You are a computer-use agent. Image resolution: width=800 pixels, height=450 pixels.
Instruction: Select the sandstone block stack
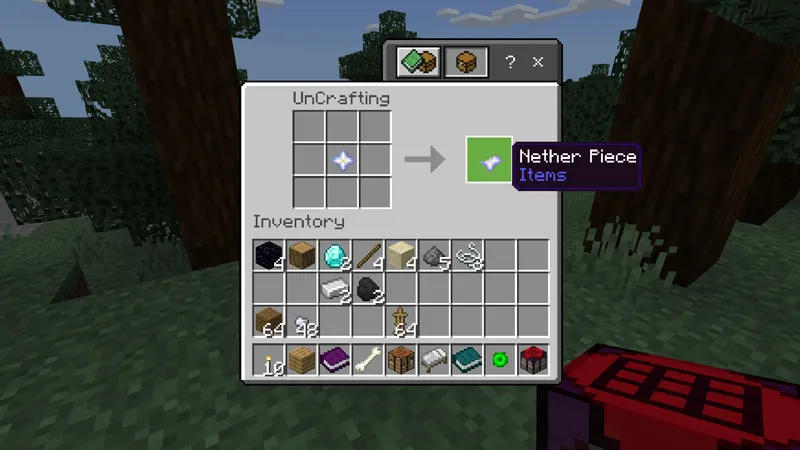coord(401,256)
